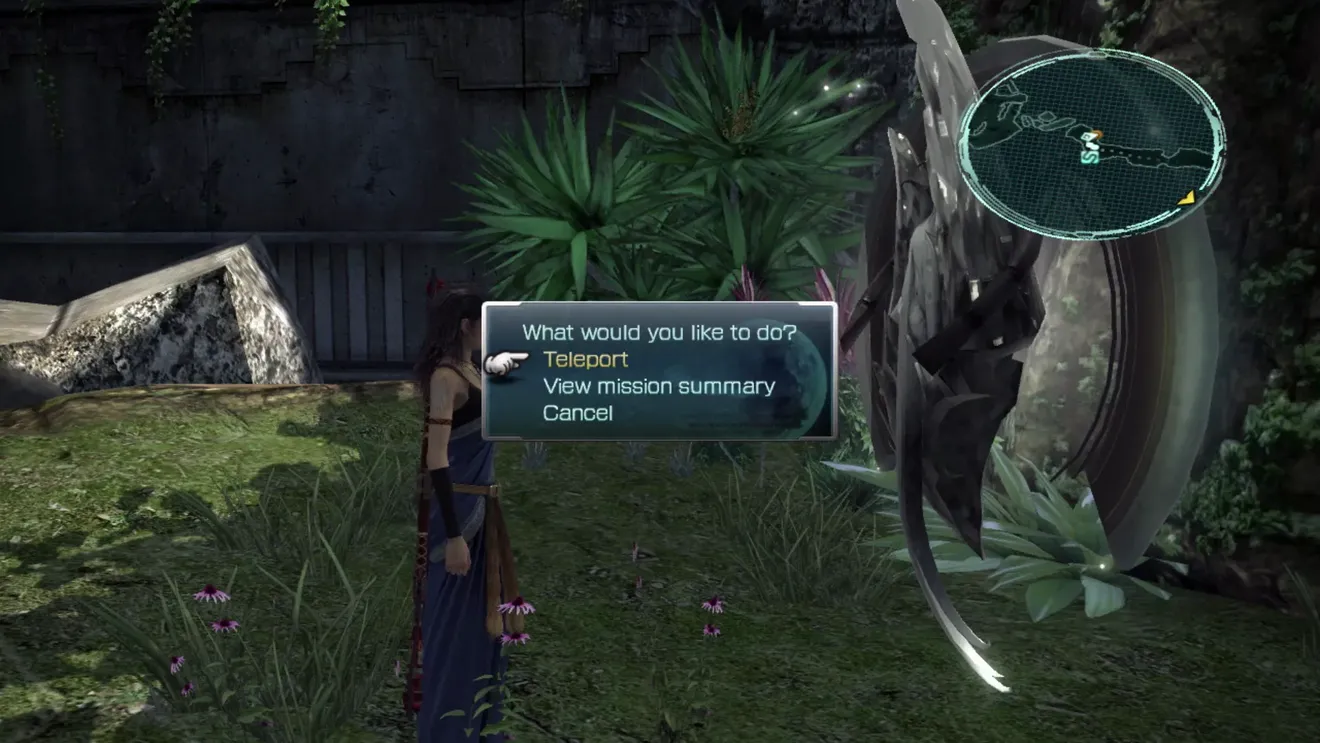Open the circular minimap

tap(1091, 143)
